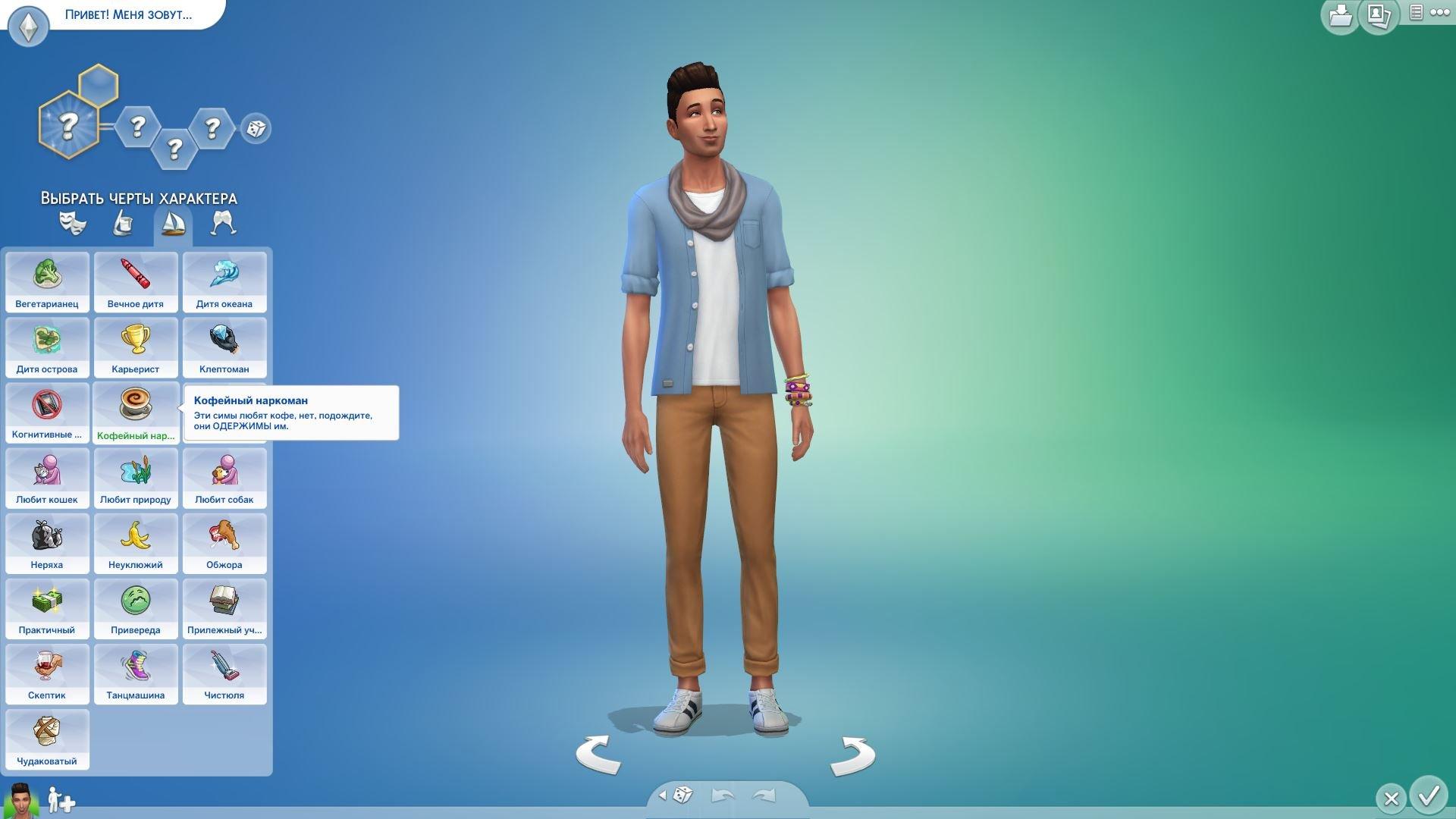
Task: Select the Обжора trait tile
Action: click(x=224, y=543)
